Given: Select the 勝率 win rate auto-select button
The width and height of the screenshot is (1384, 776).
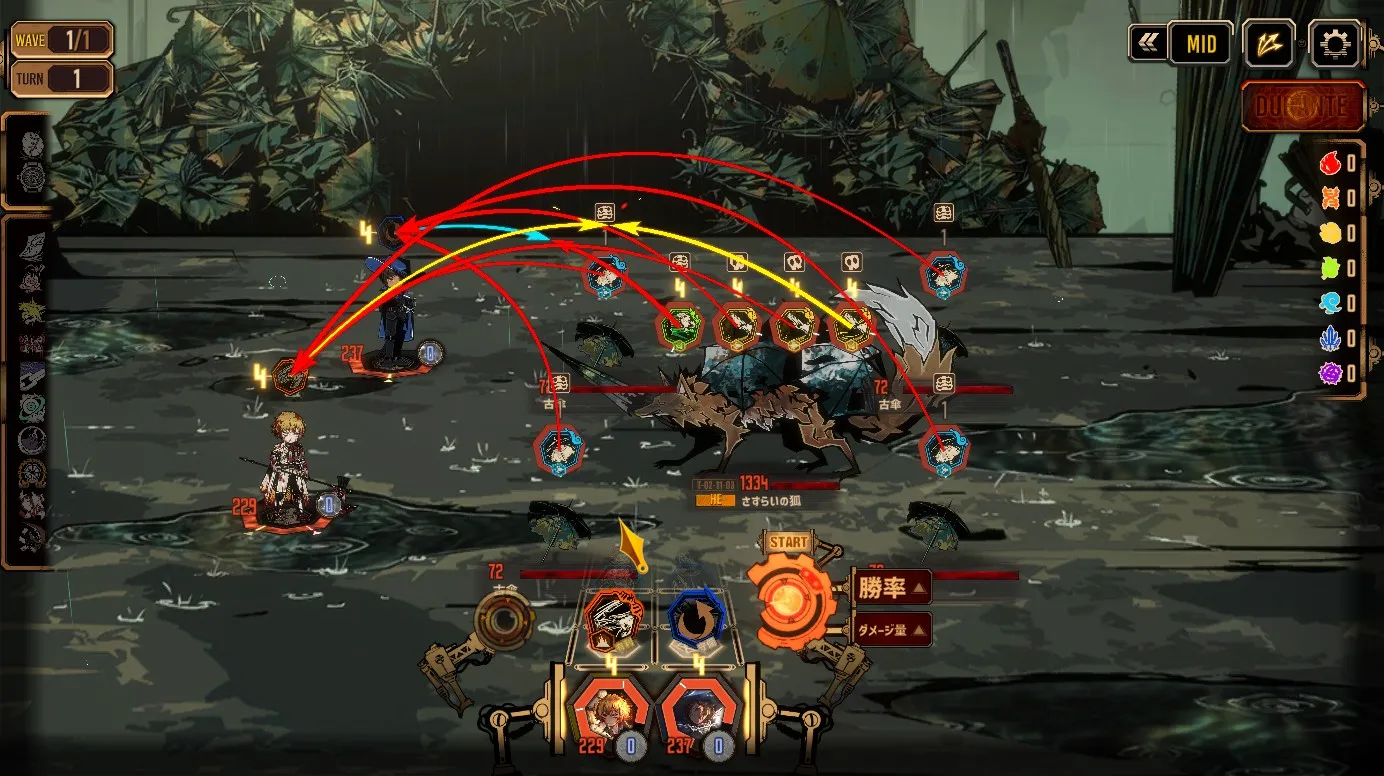Looking at the screenshot, I should pos(892,587).
